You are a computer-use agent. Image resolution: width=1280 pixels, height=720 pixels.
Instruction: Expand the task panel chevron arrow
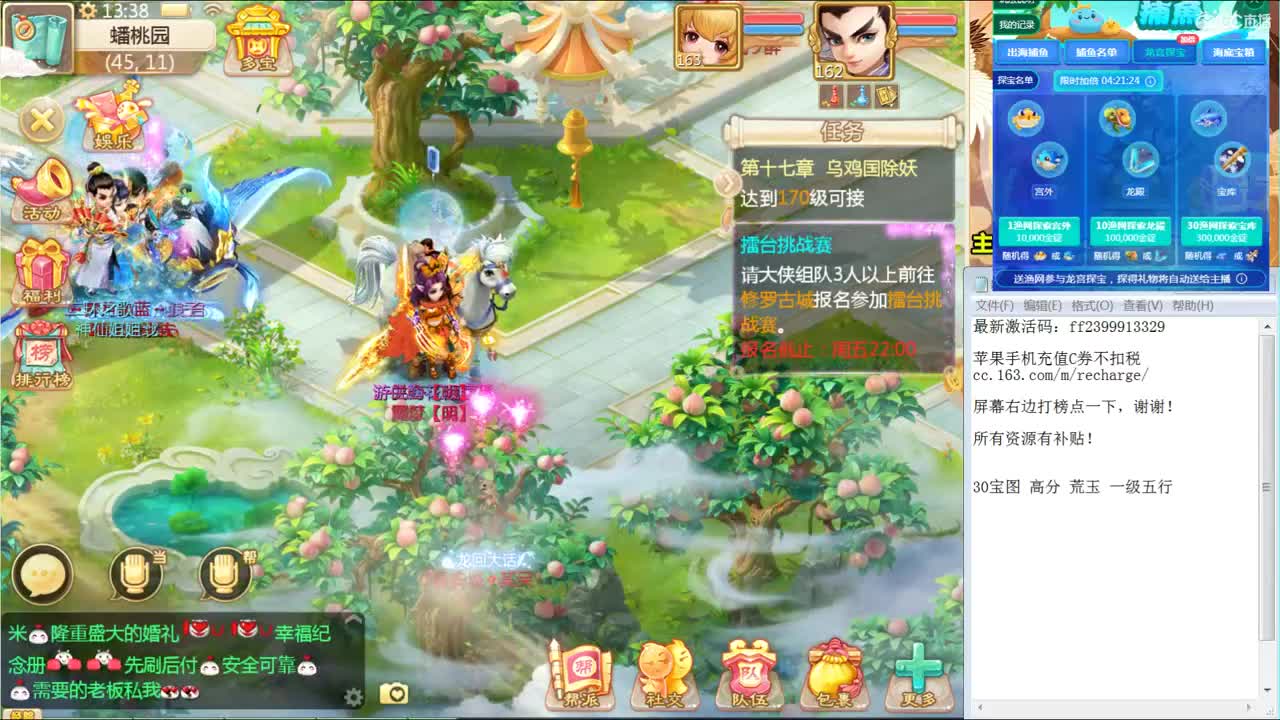pos(726,183)
